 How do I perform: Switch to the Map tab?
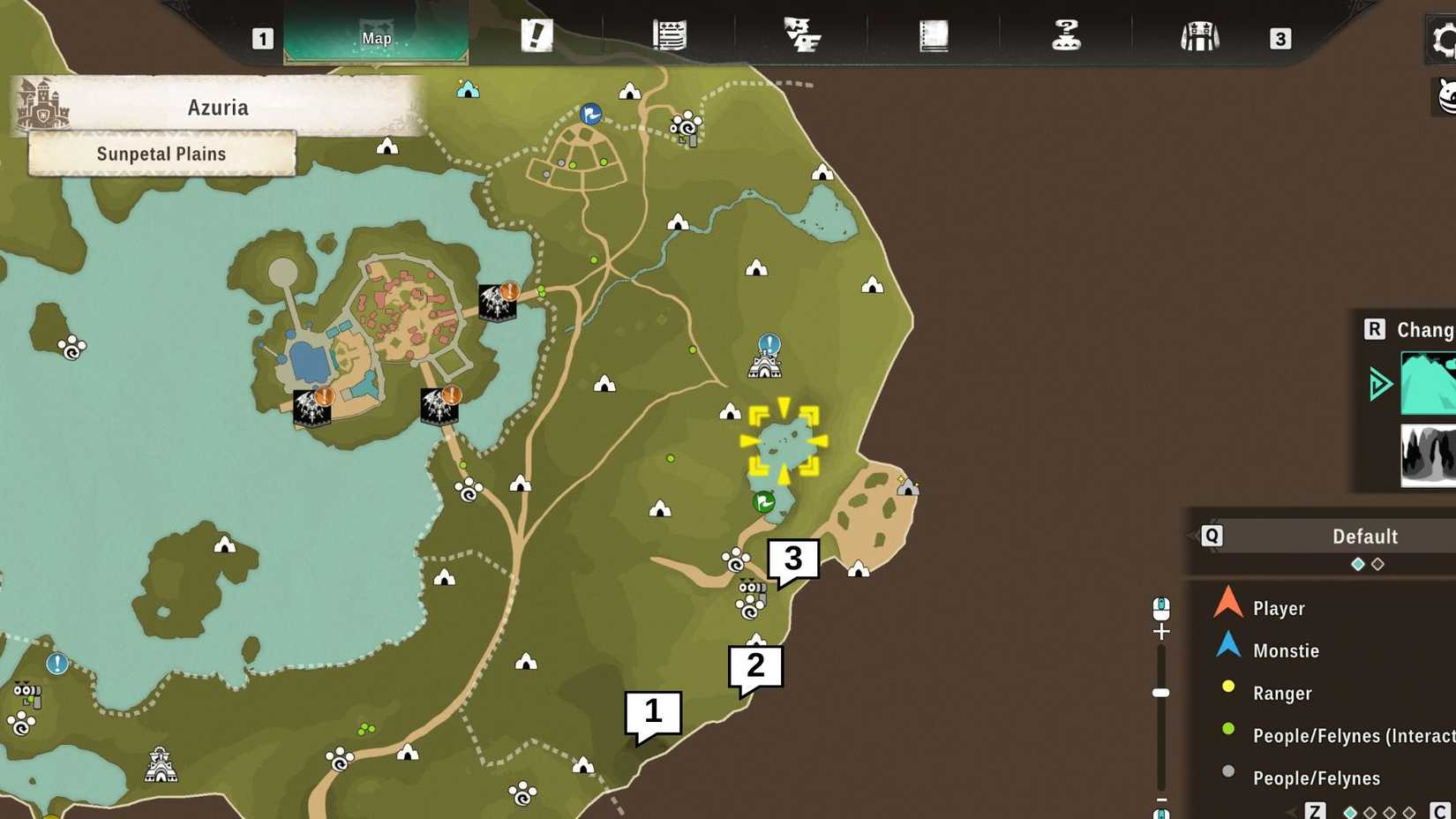(x=375, y=38)
